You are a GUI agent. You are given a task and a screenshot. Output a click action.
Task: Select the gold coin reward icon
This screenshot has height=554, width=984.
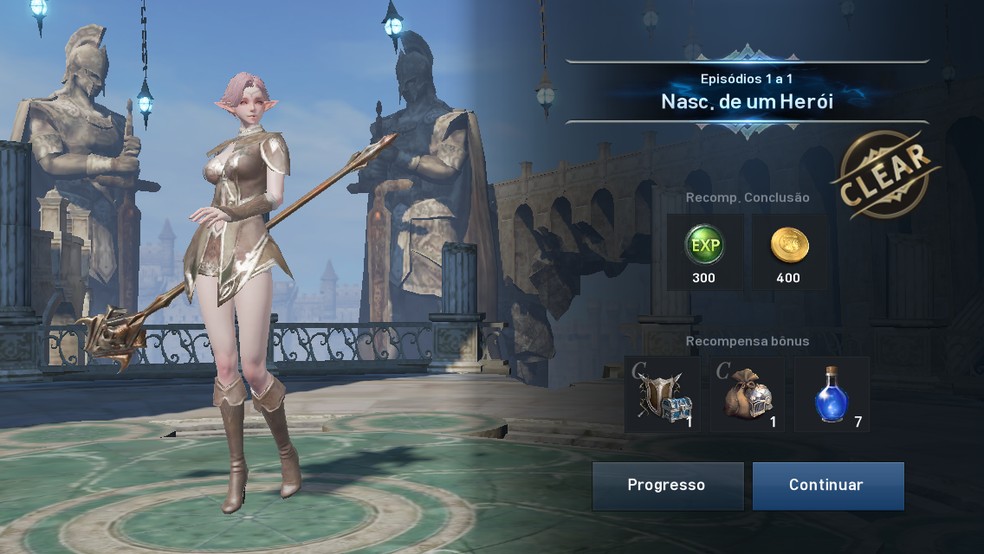(788, 246)
